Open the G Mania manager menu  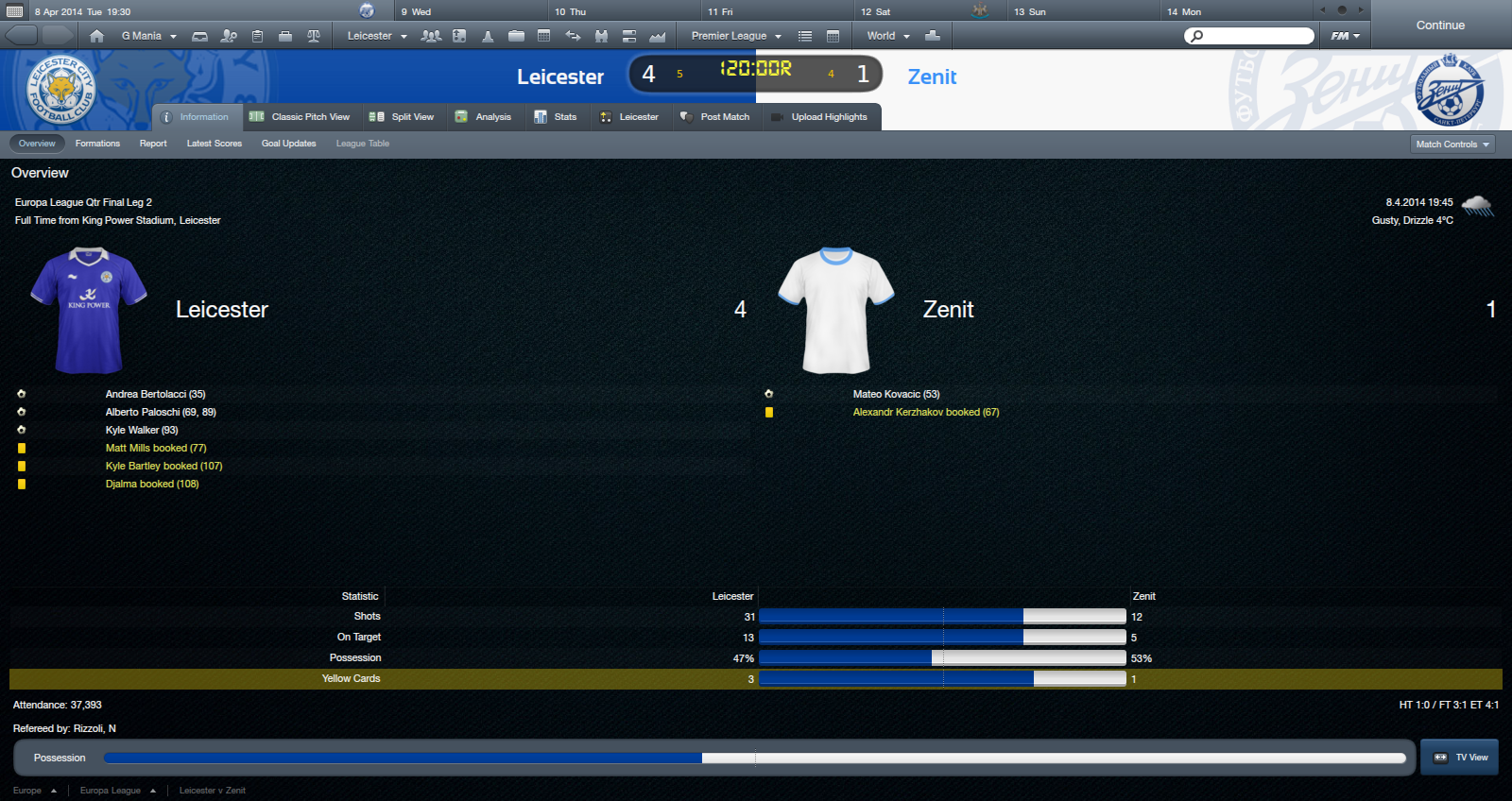148,36
